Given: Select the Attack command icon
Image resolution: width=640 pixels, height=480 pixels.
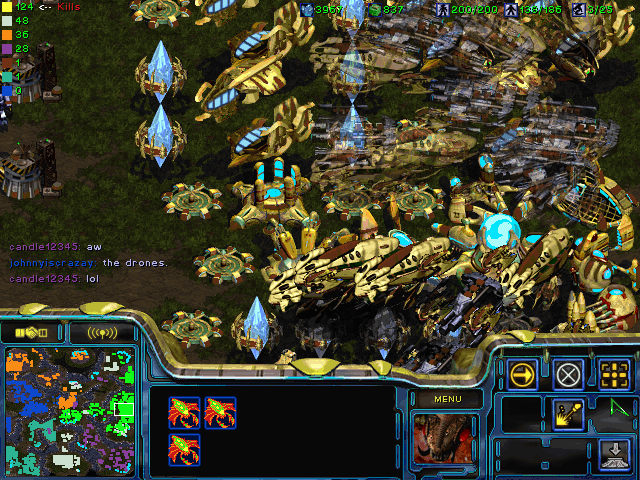Looking at the screenshot, I should (x=613, y=375).
